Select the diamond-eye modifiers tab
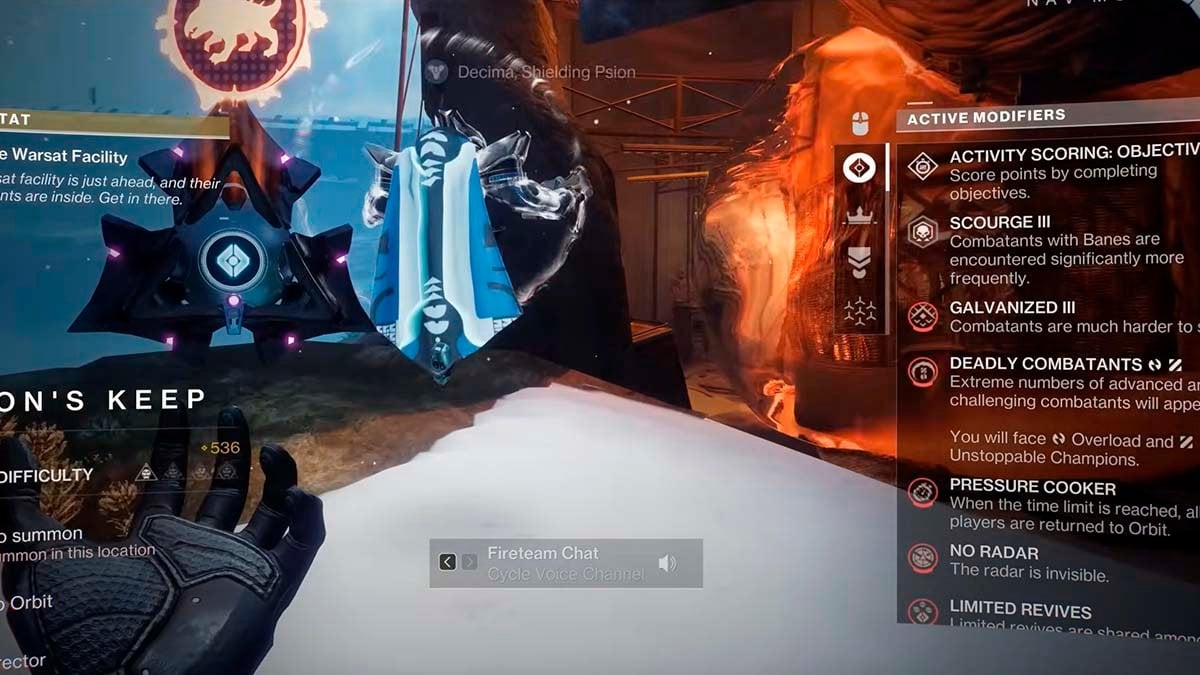The width and height of the screenshot is (1200, 675). tap(859, 167)
